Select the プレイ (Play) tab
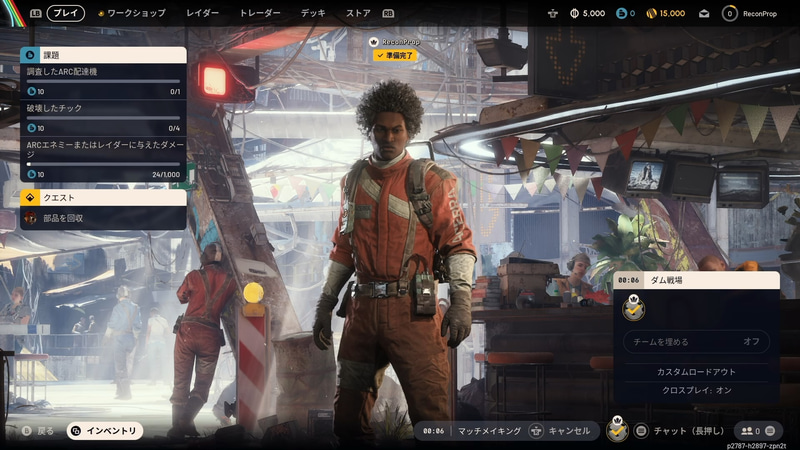Image resolution: width=800 pixels, height=450 pixels. point(66,14)
